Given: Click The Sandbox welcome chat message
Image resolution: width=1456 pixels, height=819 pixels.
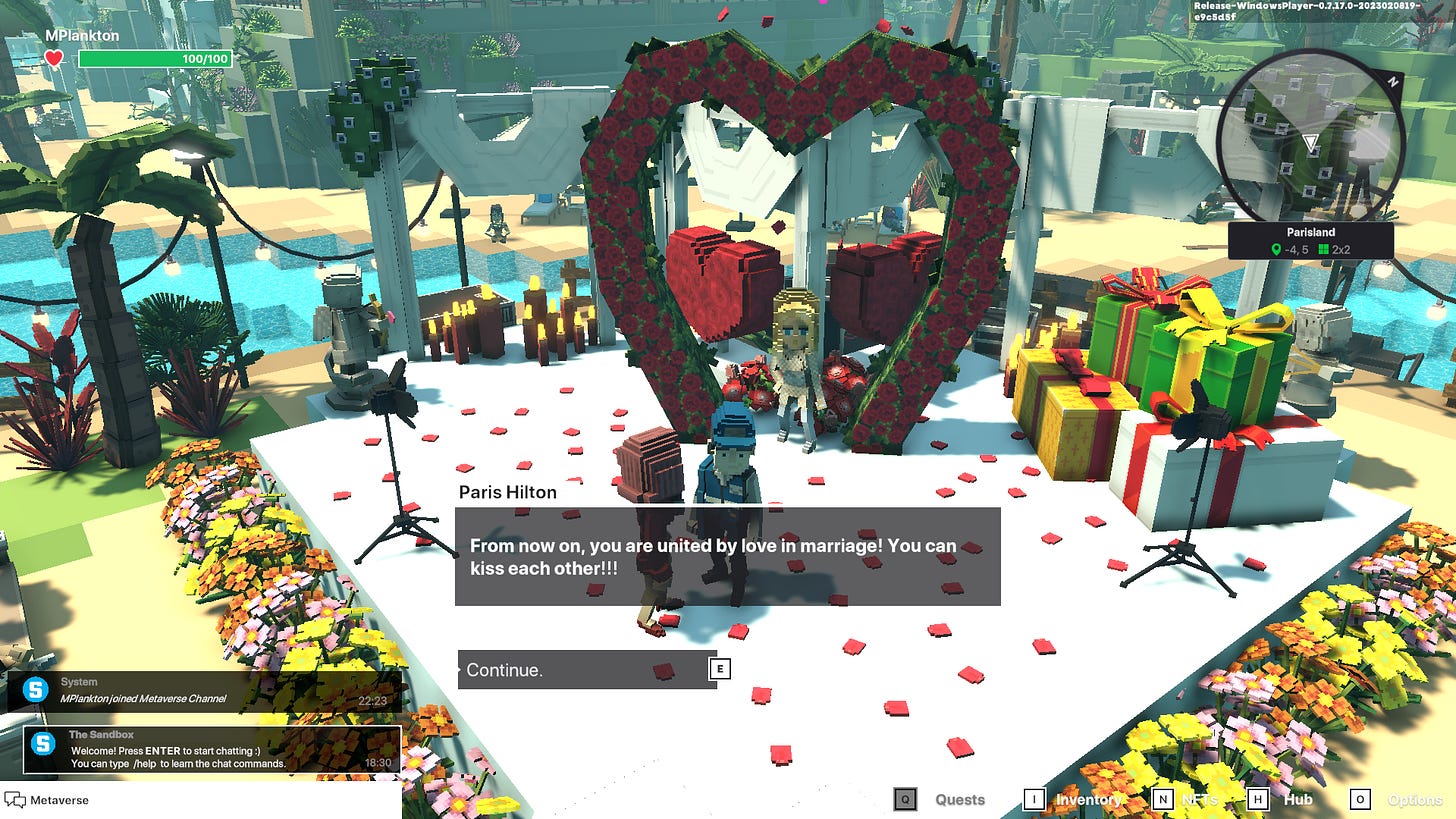Looking at the screenshot, I should pos(212,749).
